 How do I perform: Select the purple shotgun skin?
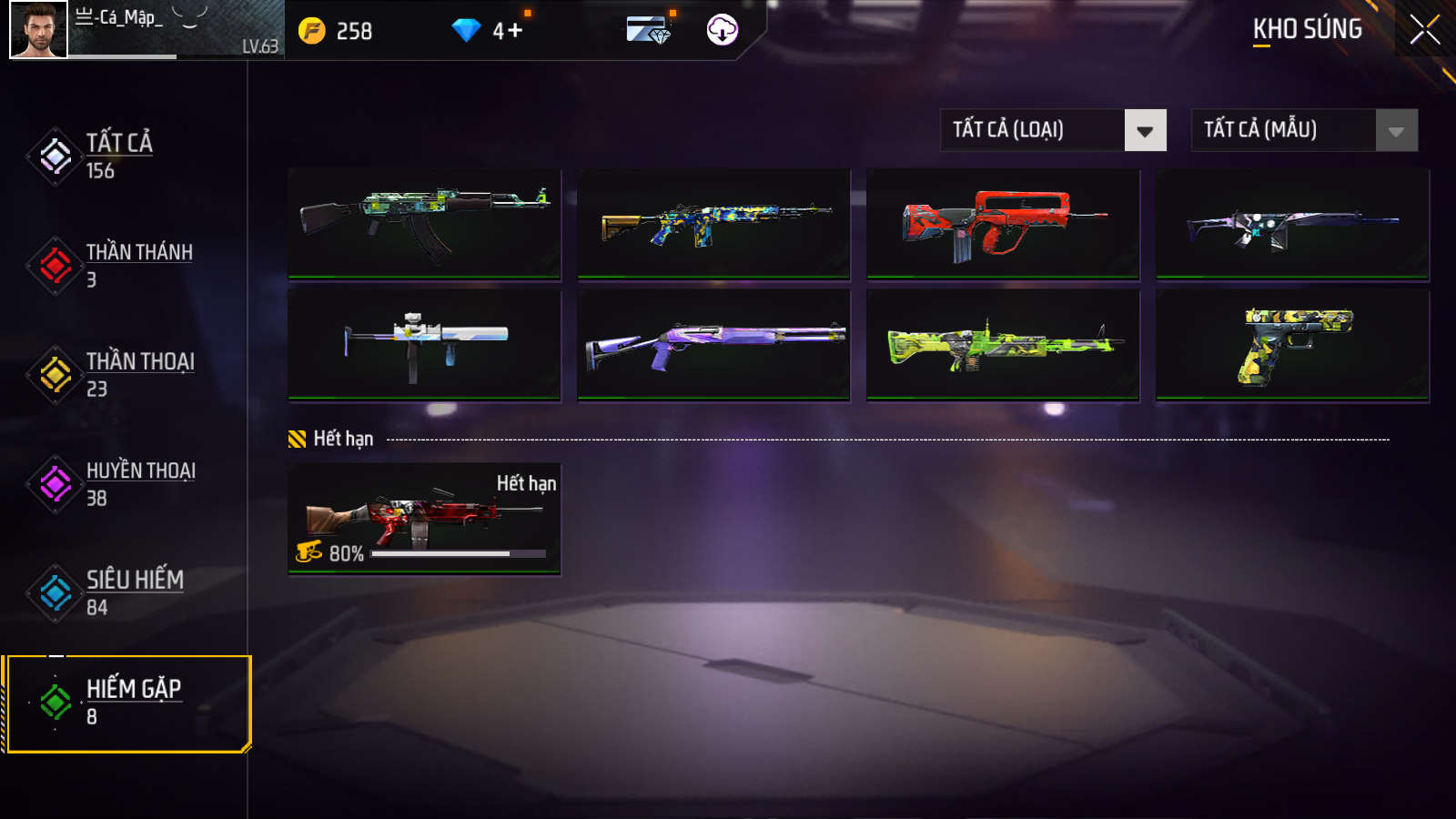pos(713,345)
